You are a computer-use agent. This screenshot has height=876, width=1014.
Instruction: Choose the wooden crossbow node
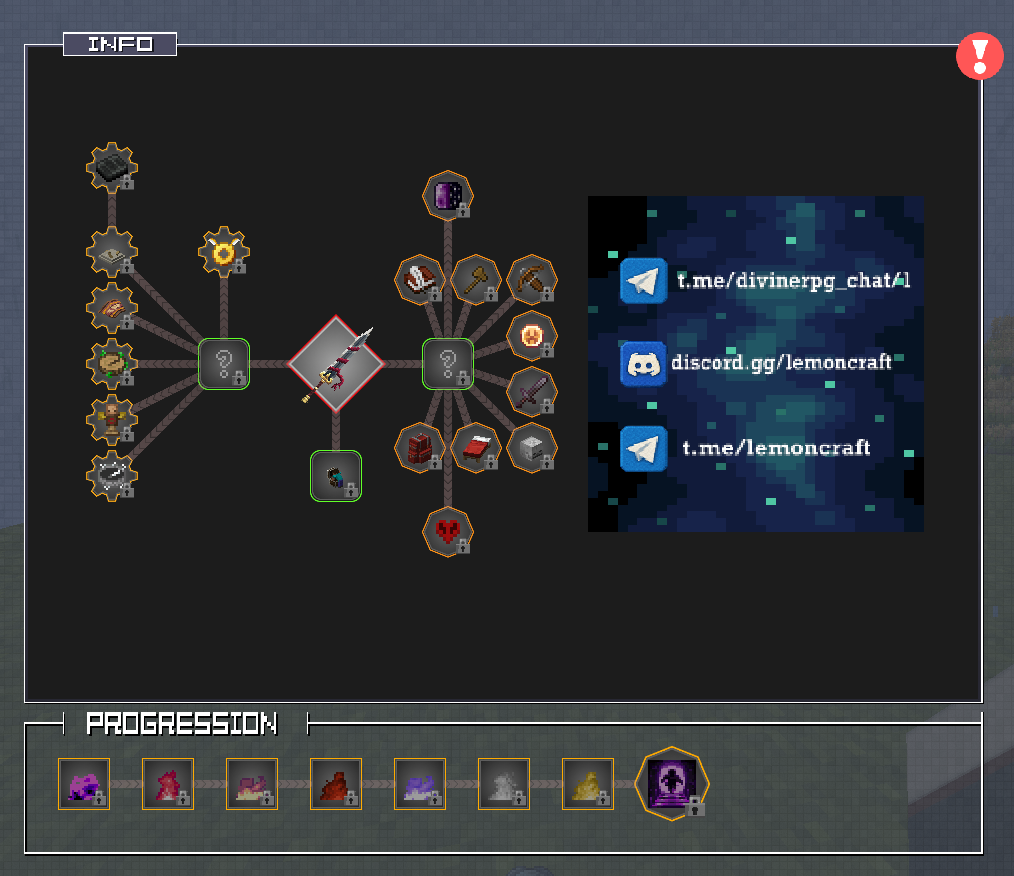click(531, 280)
